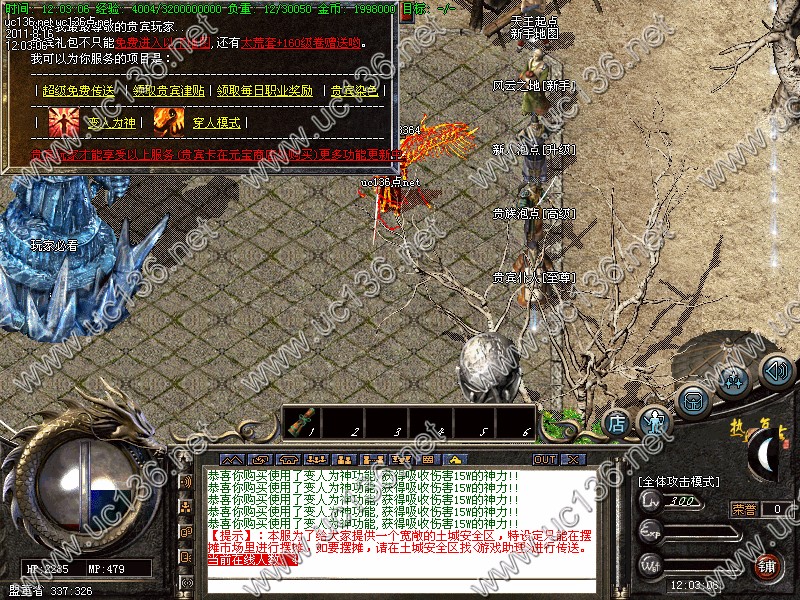This screenshot has width=800, height=600.
Task: Click the OUT button above chat
Action: point(545,460)
